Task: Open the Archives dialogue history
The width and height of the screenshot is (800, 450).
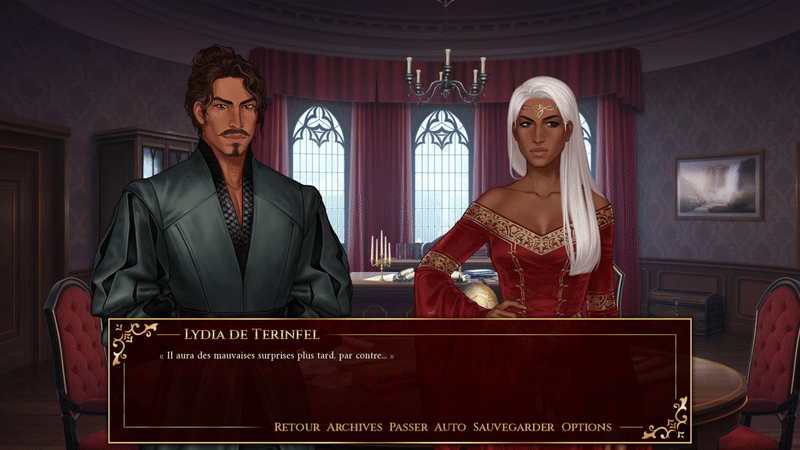Action: 354,427
